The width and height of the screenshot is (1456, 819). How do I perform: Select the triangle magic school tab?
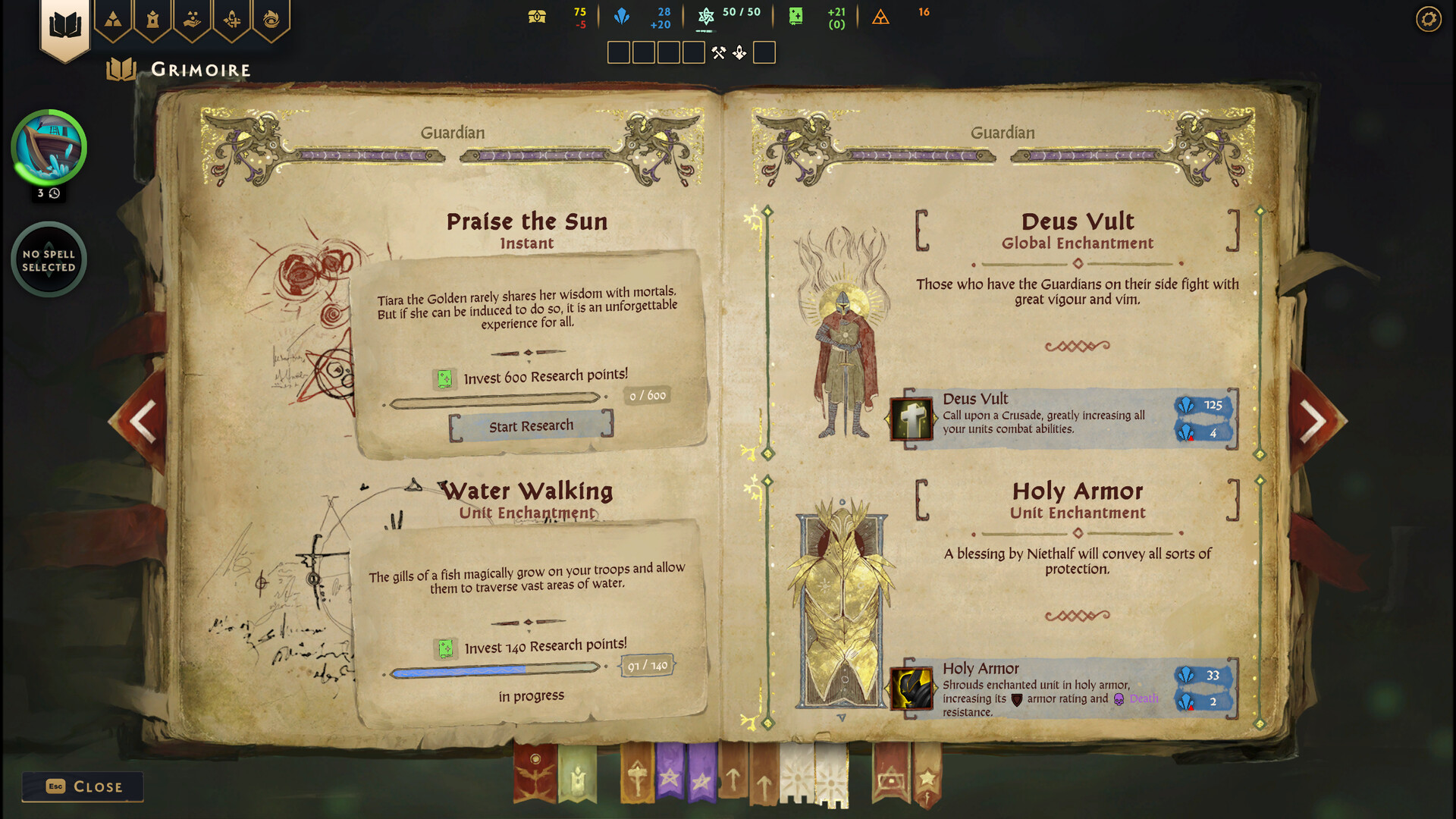click(x=112, y=20)
